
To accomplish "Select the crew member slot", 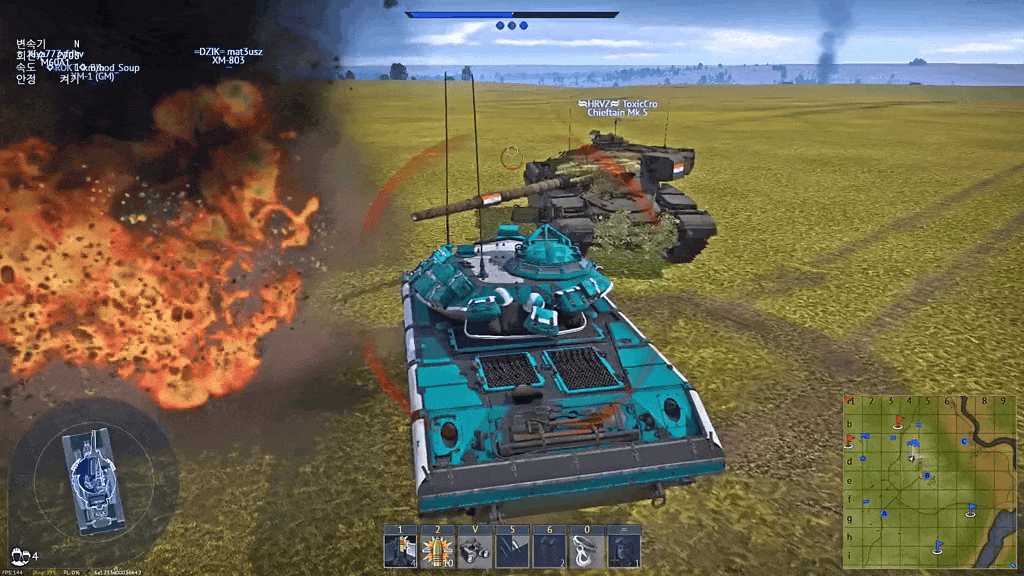I will [623, 547].
